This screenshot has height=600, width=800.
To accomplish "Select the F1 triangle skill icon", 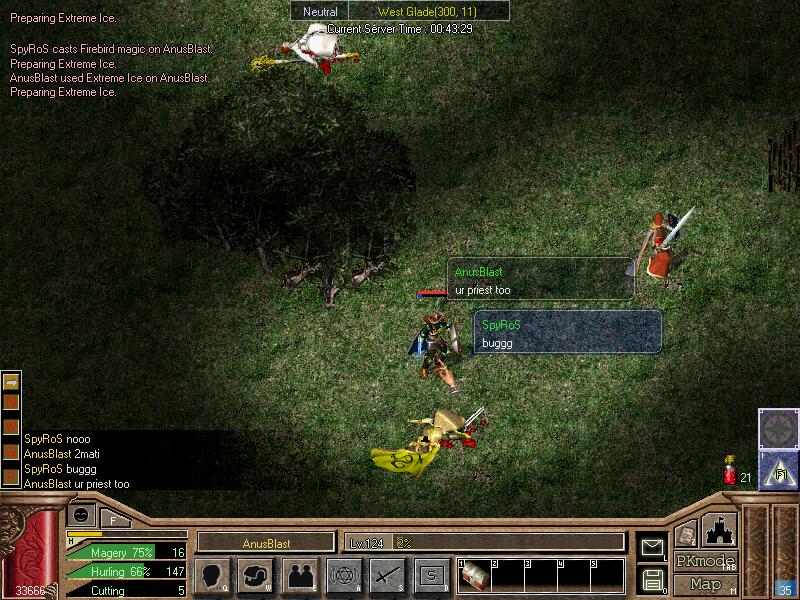I will click(x=778, y=471).
